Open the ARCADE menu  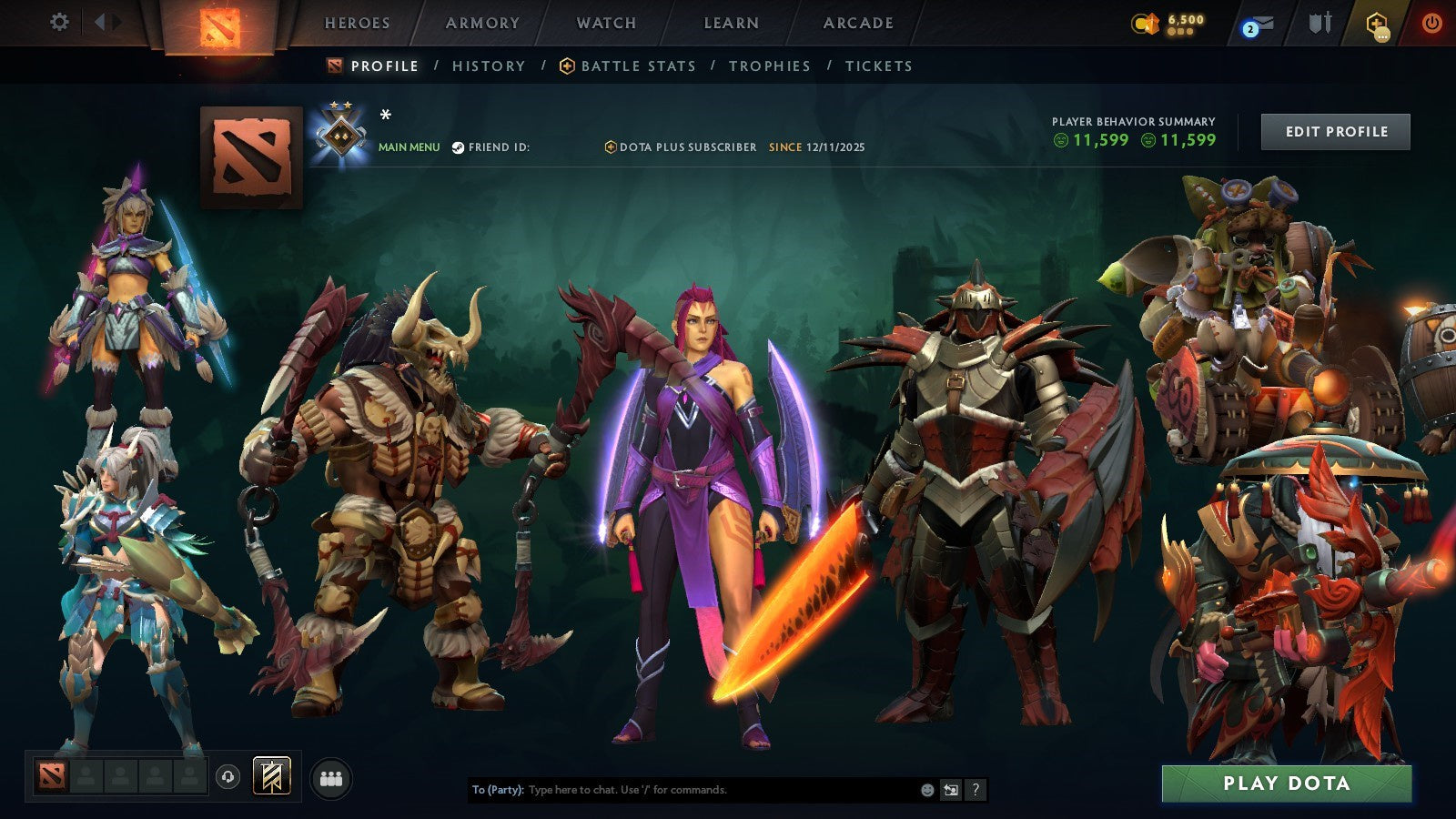[x=856, y=23]
